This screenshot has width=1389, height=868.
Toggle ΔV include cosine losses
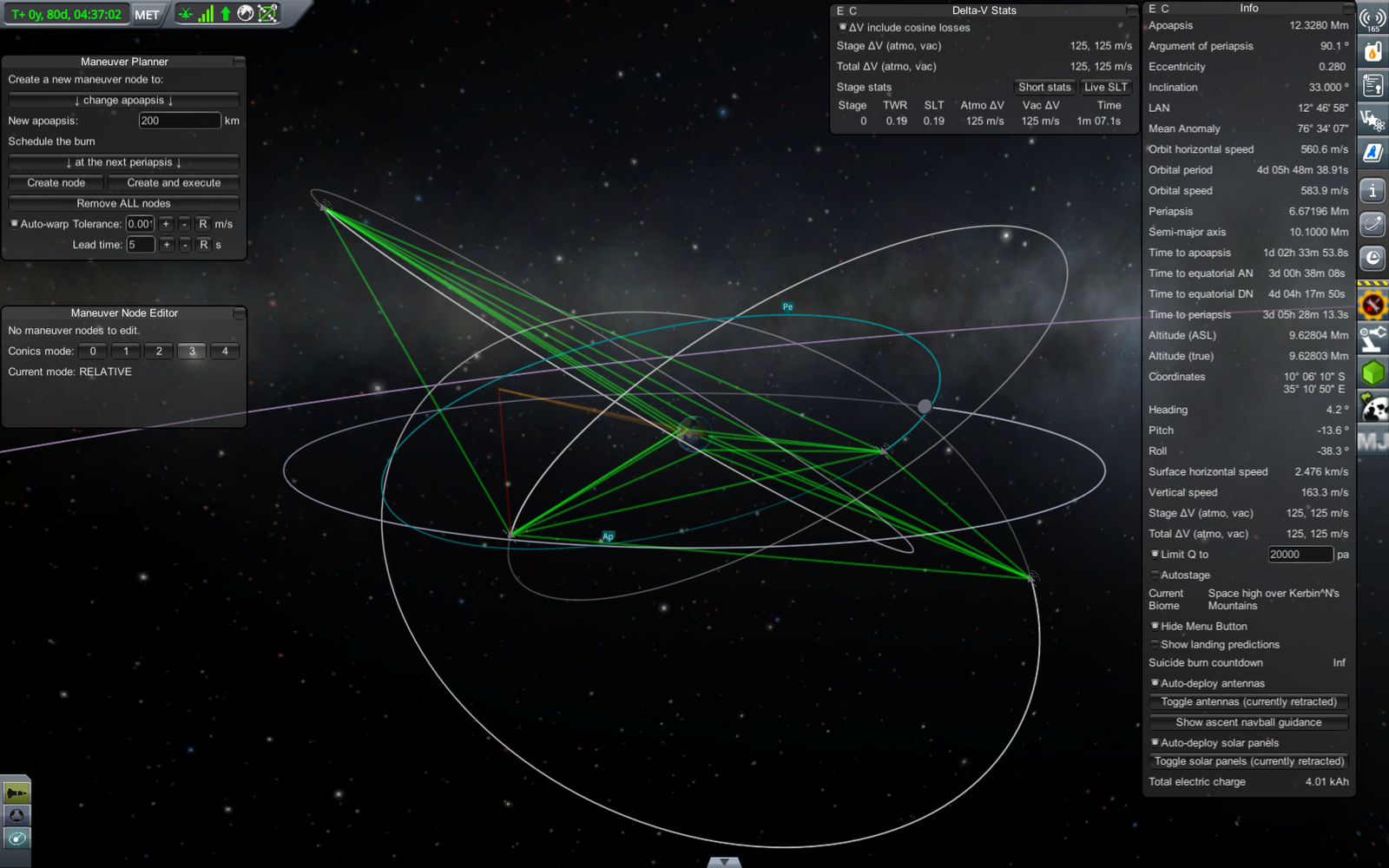tap(842, 28)
